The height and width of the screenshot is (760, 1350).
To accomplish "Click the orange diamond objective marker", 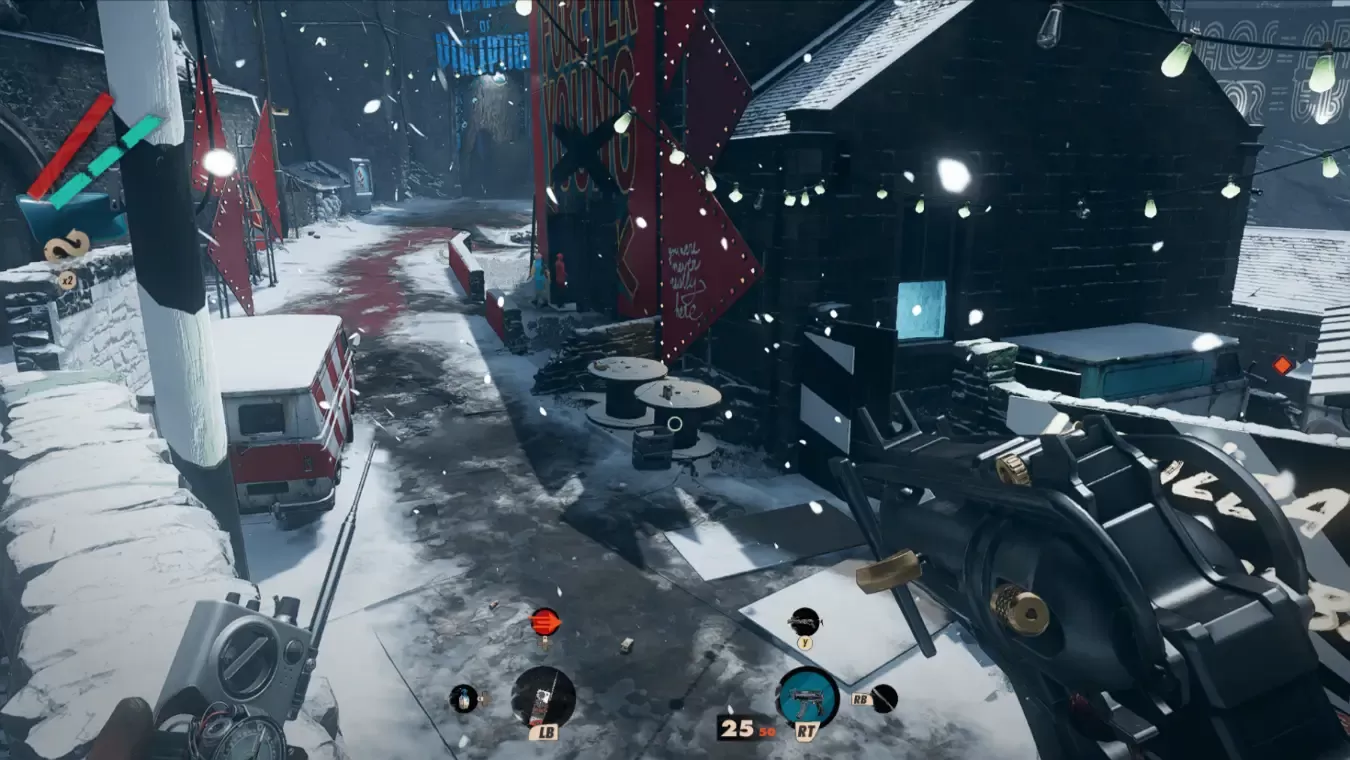I will (x=1282, y=365).
